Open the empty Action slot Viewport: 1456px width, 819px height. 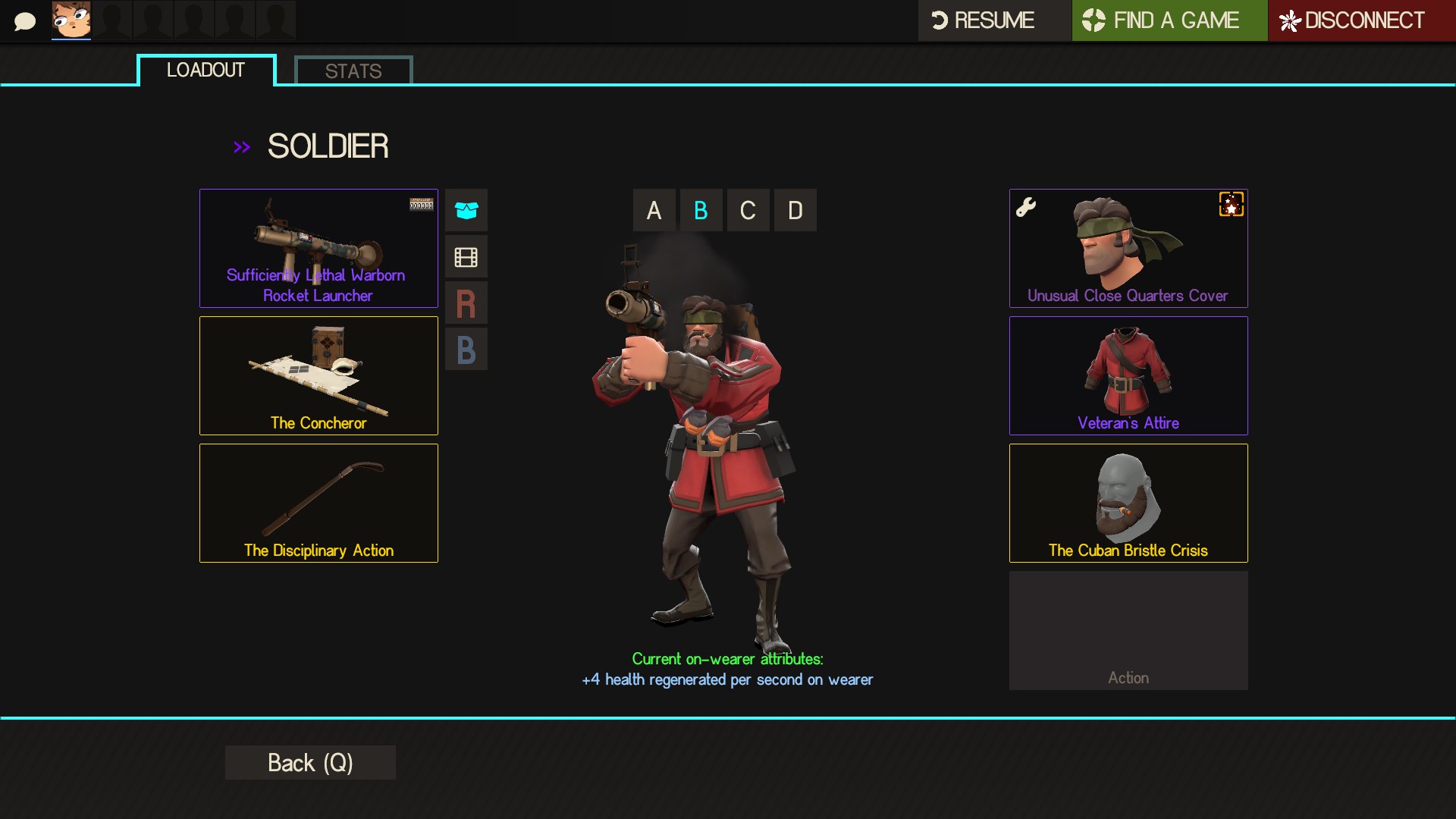1128,630
